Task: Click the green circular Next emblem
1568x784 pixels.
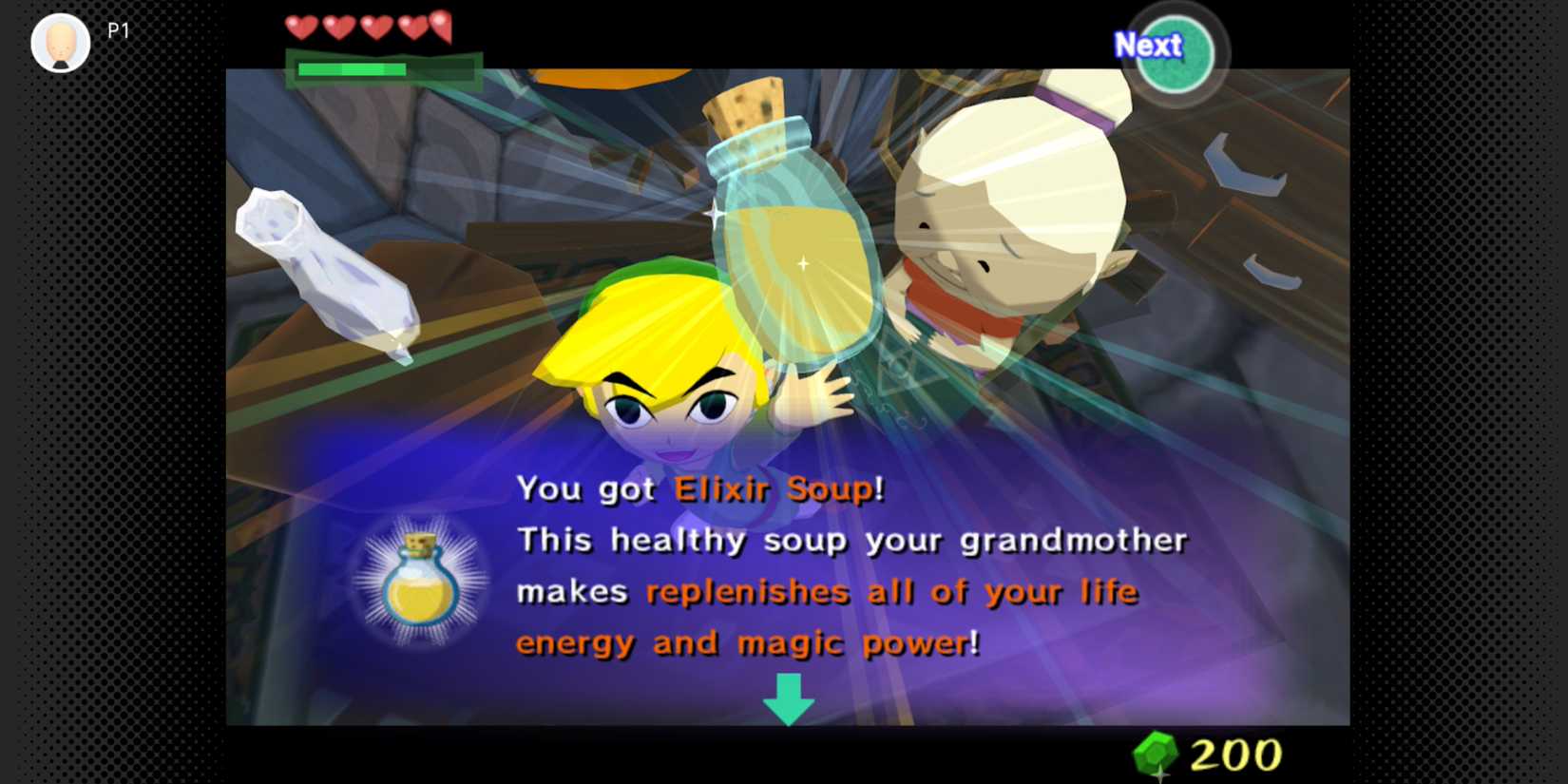Action: 1176,54
